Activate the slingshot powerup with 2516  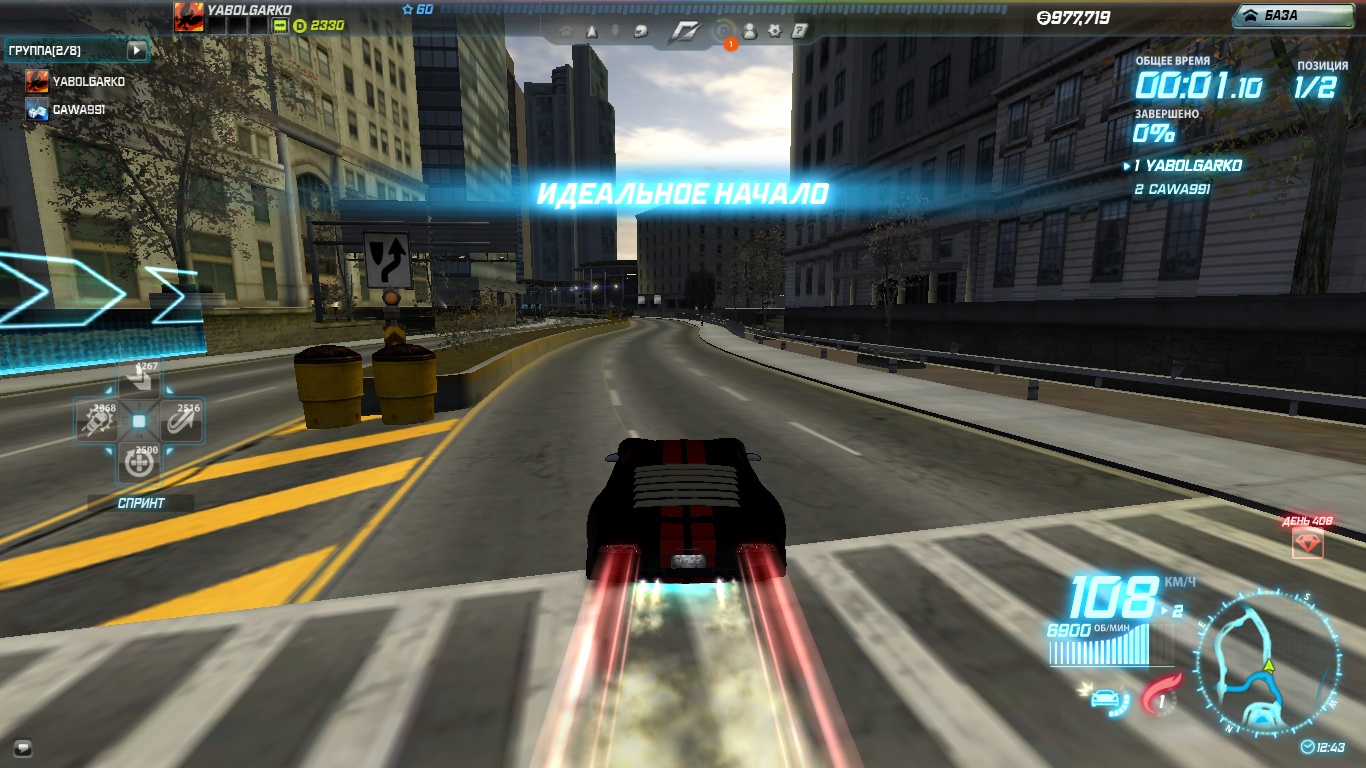point(181,422)
